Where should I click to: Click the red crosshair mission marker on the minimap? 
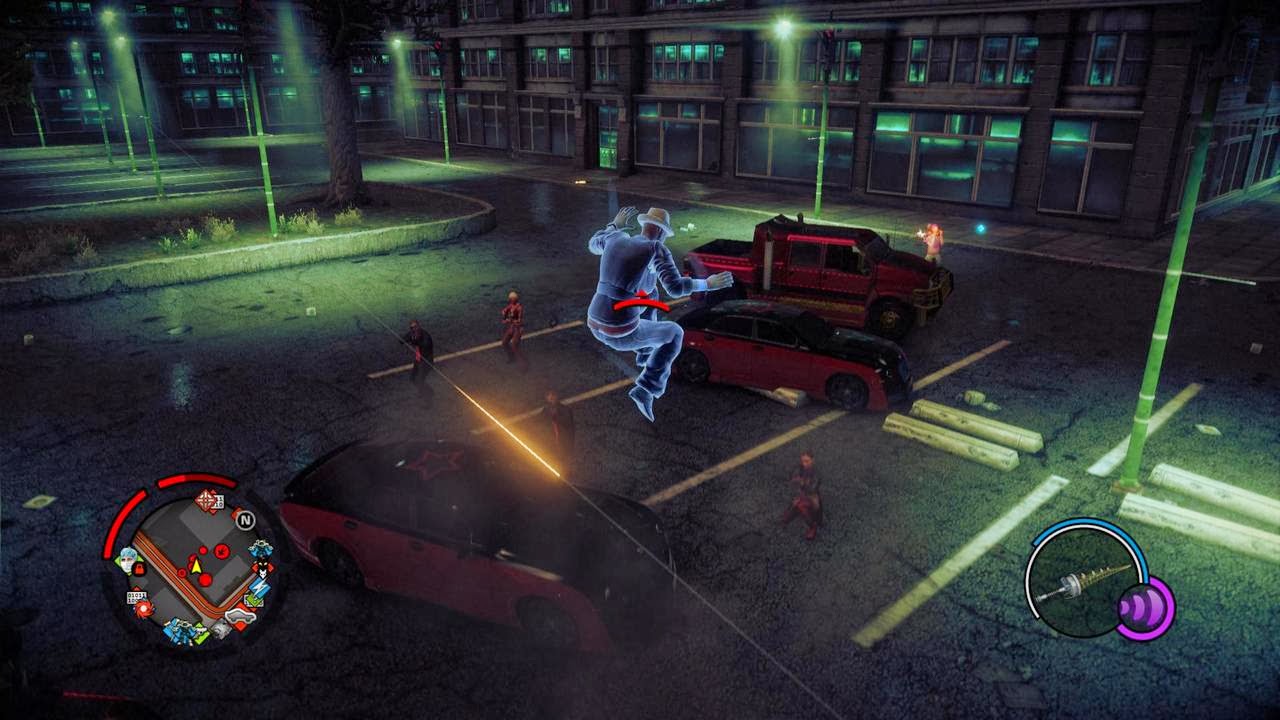click(205, 499)
